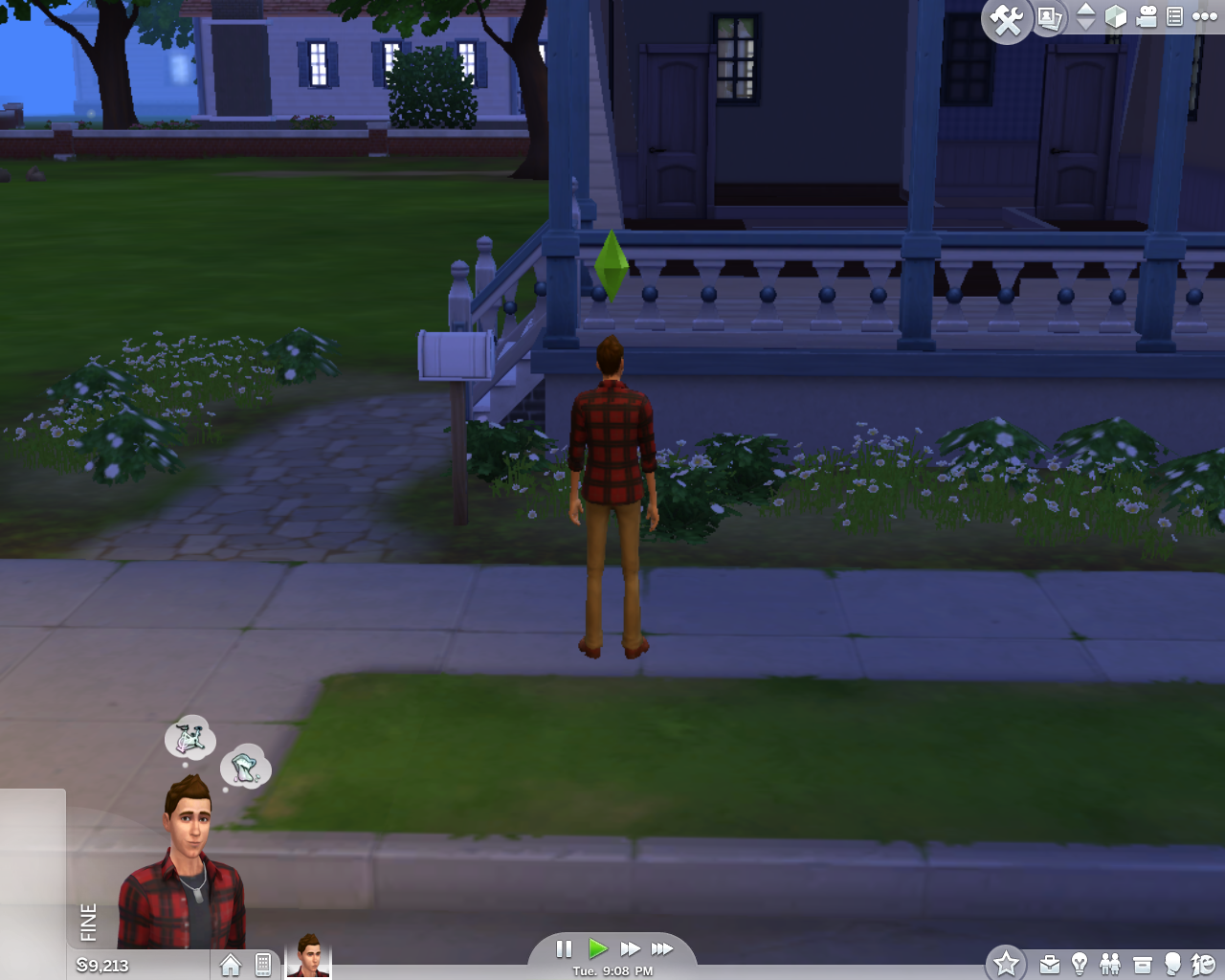Open the phone icon beside the house button

[263, 965]
